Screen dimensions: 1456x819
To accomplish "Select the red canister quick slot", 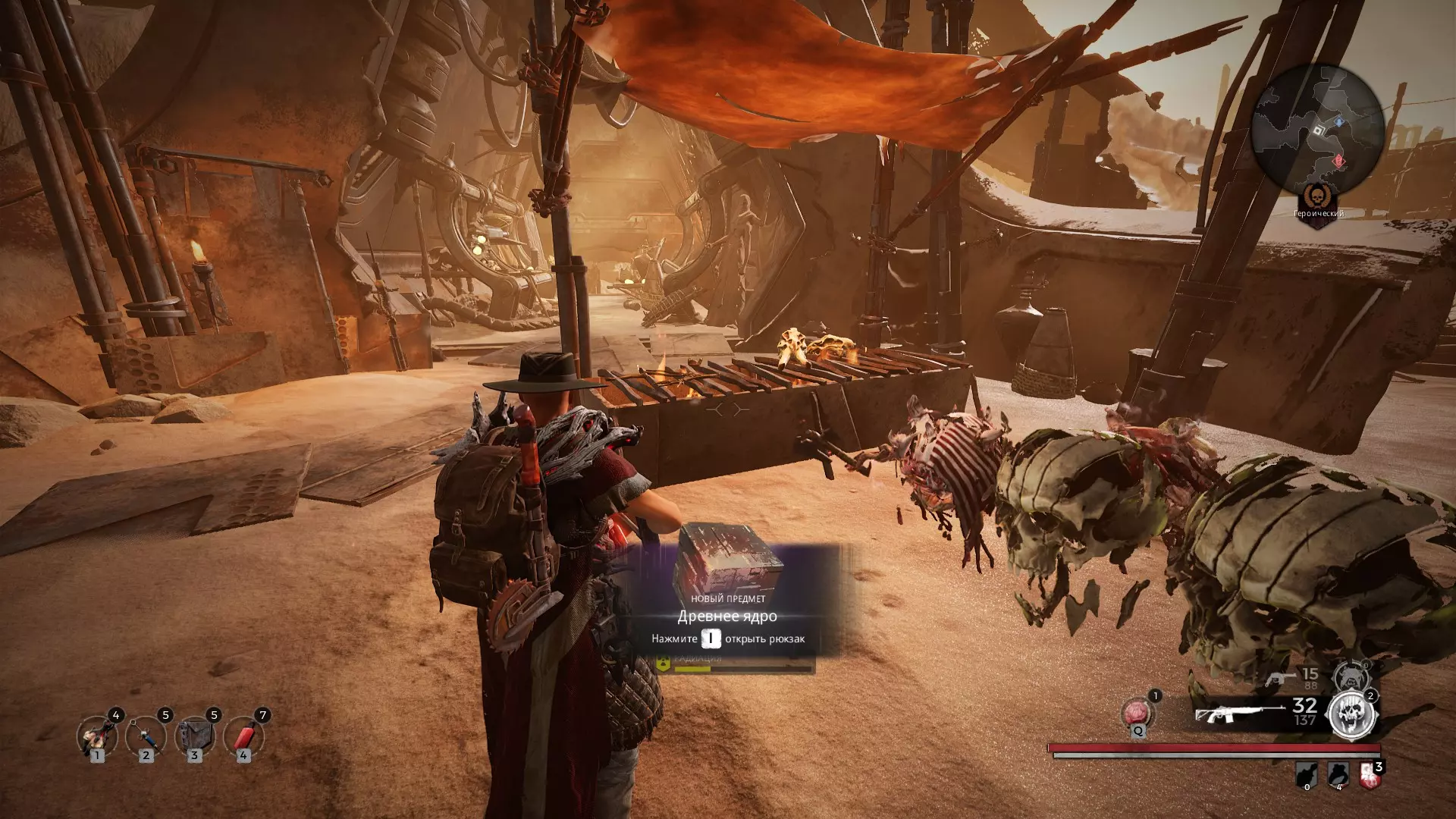I will (243, 735).
